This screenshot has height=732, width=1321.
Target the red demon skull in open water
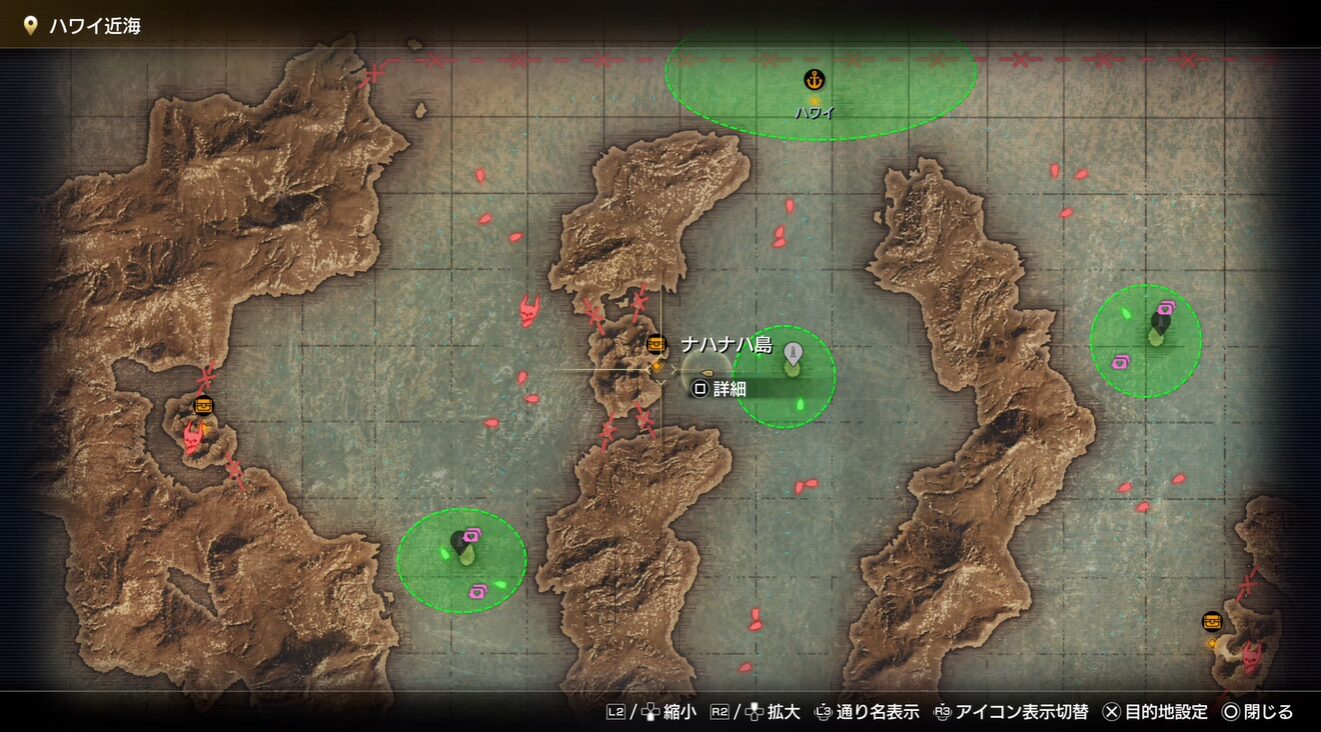click(528, 311)
